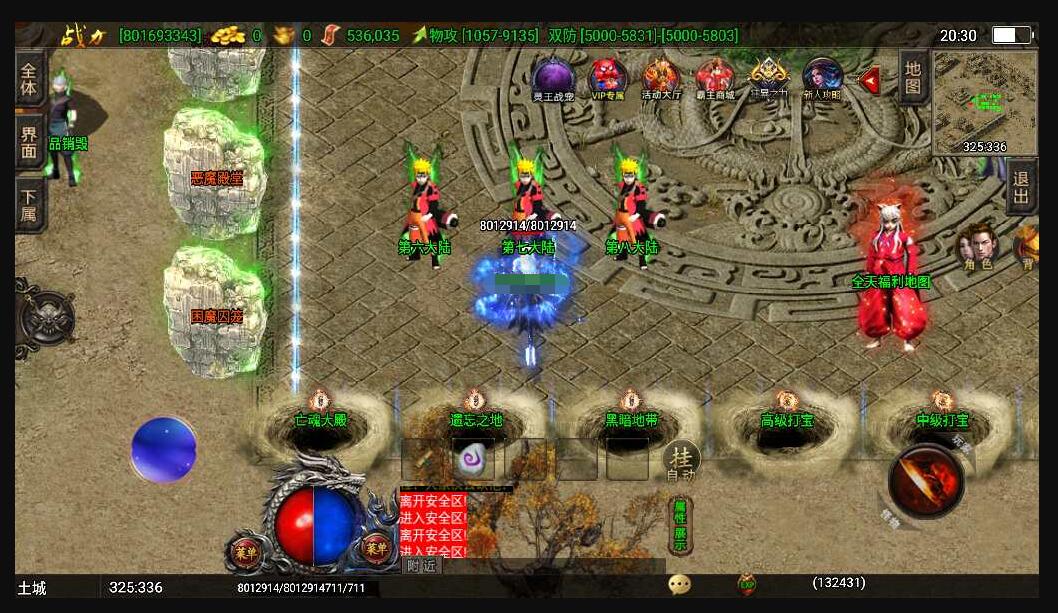Click the 退出 exit button
This screenshot has width=1058, height=613.
point(1020,187)
